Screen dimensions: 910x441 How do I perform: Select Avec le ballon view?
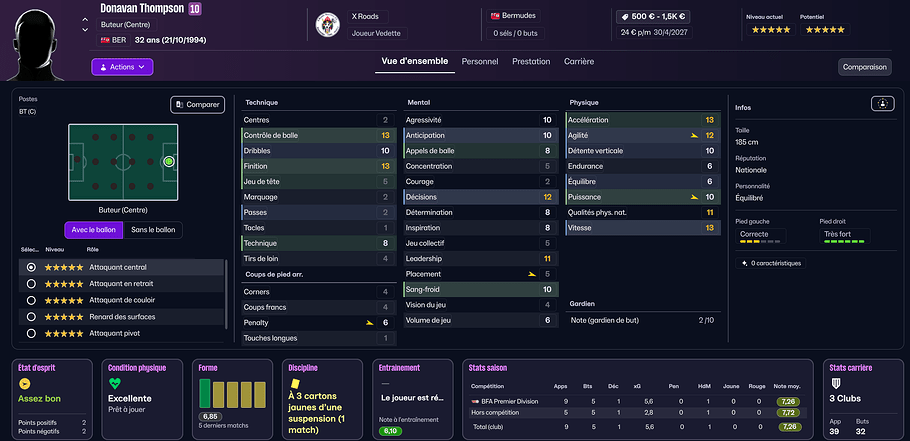coord(92,230)
